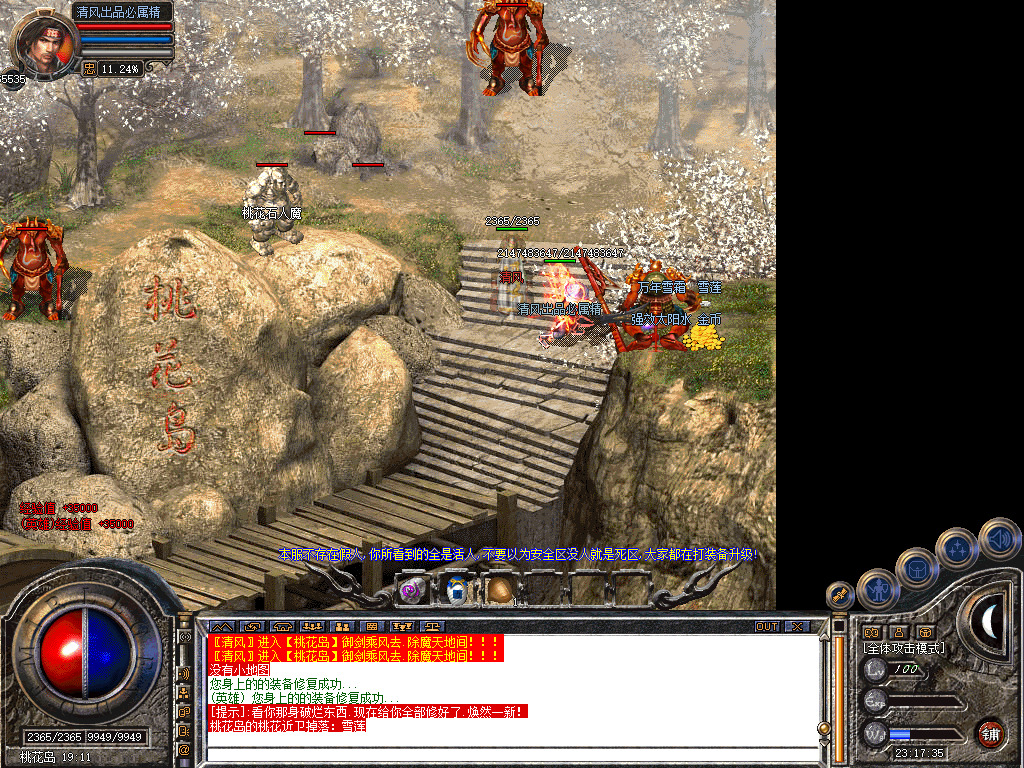
Task: Close the chat panel with the X
Action: (x=797, y=627)
